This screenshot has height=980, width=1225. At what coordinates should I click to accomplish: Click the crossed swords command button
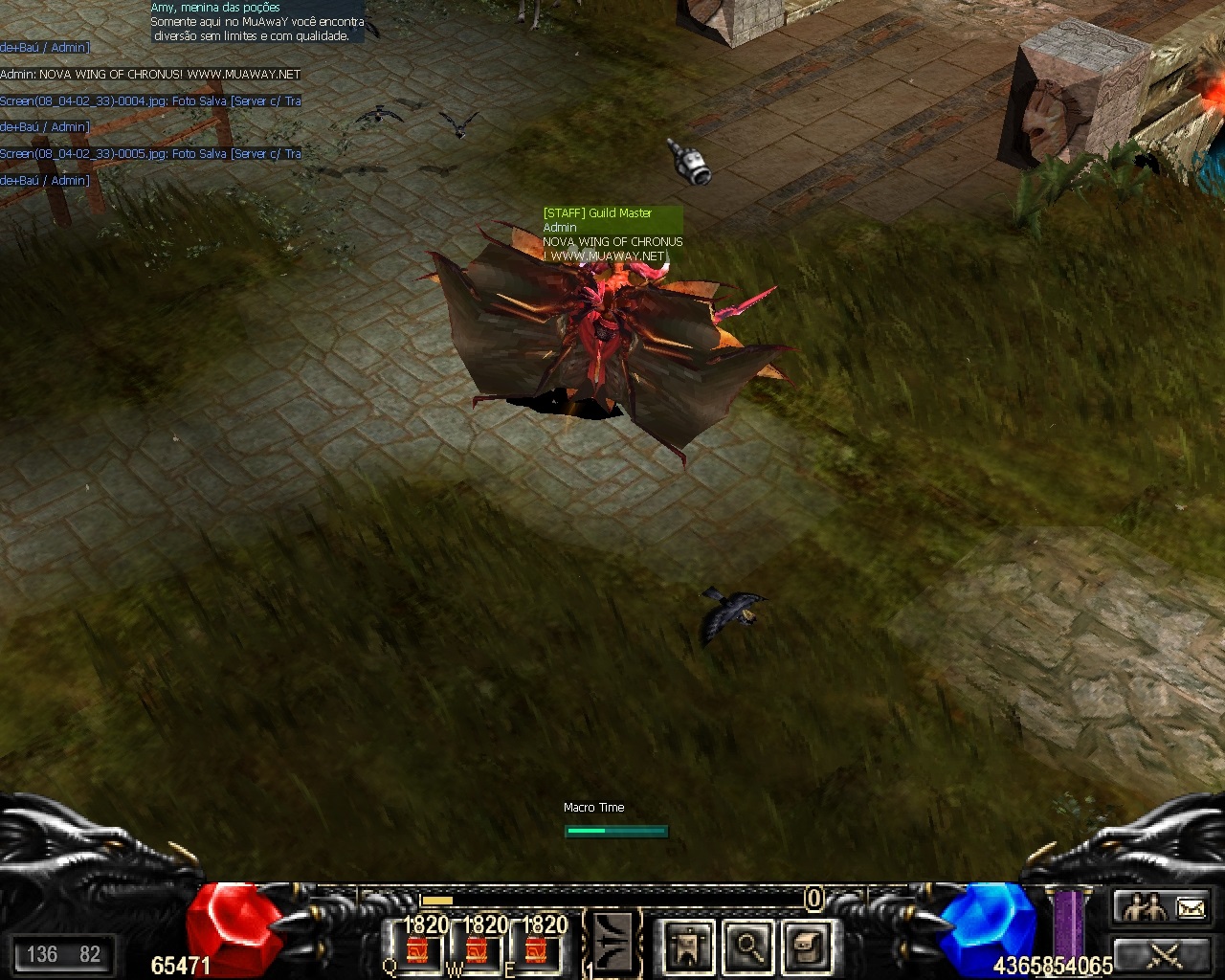(1165, 954)
